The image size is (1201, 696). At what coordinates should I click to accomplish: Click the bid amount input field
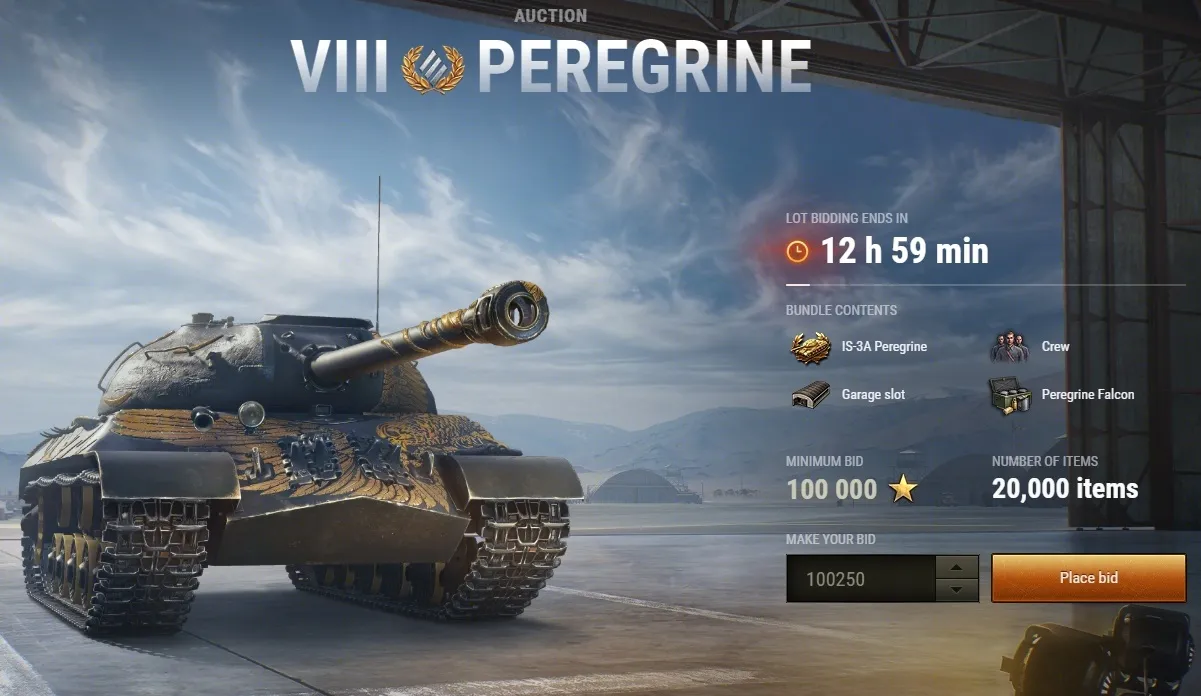coord(860,579)
